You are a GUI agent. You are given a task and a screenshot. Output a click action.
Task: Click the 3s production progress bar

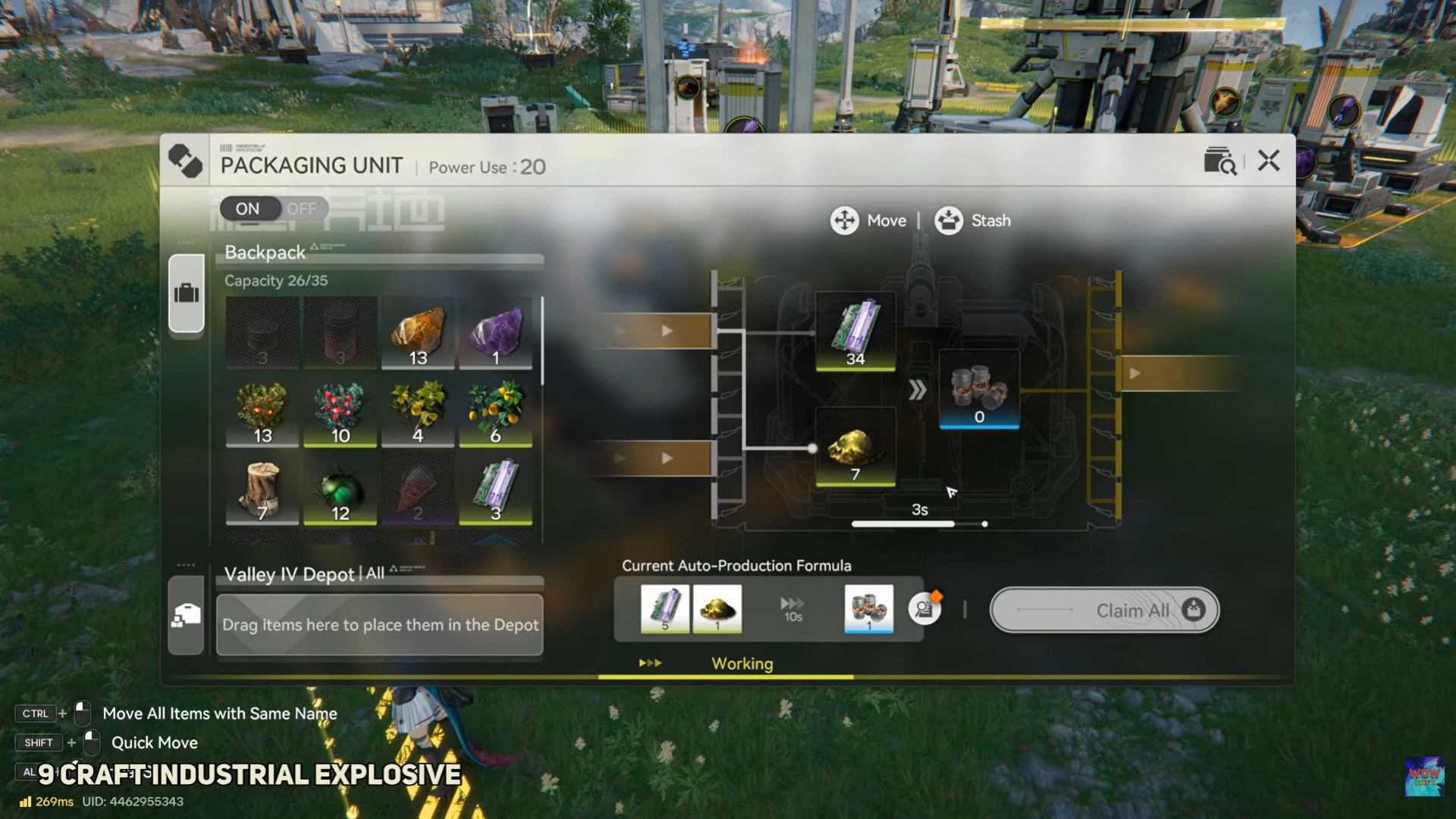tap(919, 523)
